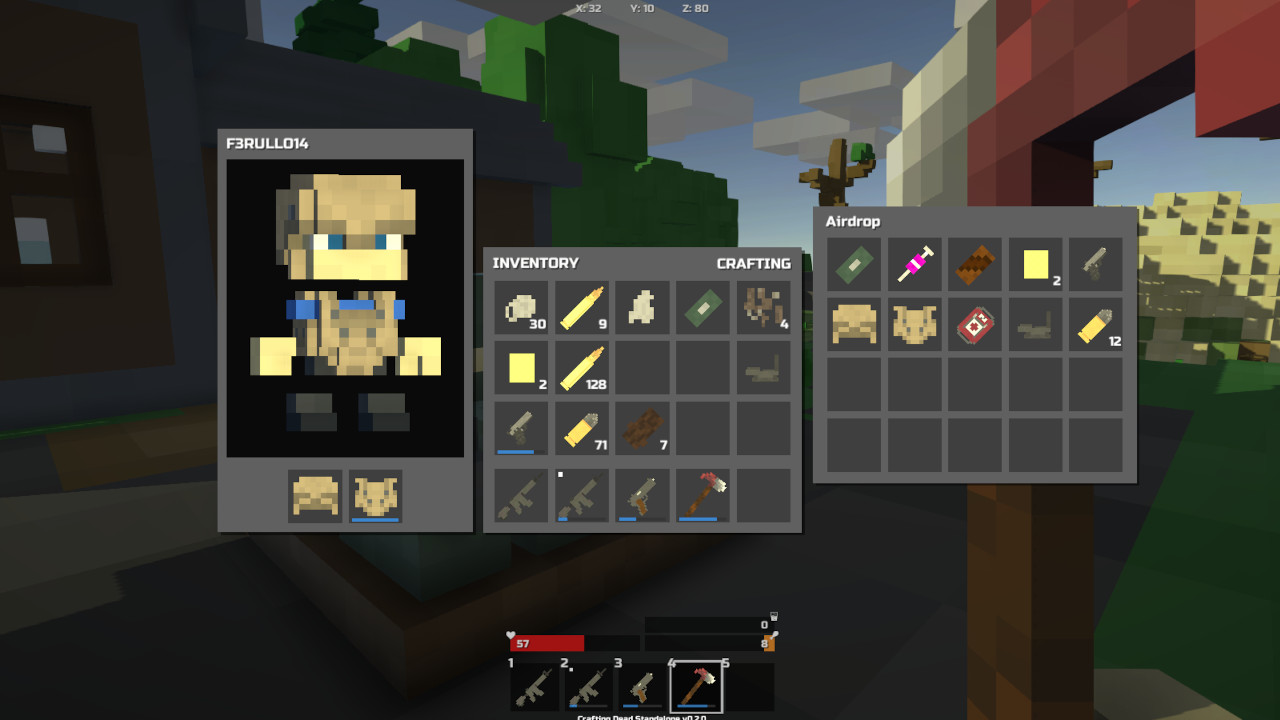Select the mug stack of 30
The width and height of the screenshot is (1280, 720).
(x=522, y=308)
